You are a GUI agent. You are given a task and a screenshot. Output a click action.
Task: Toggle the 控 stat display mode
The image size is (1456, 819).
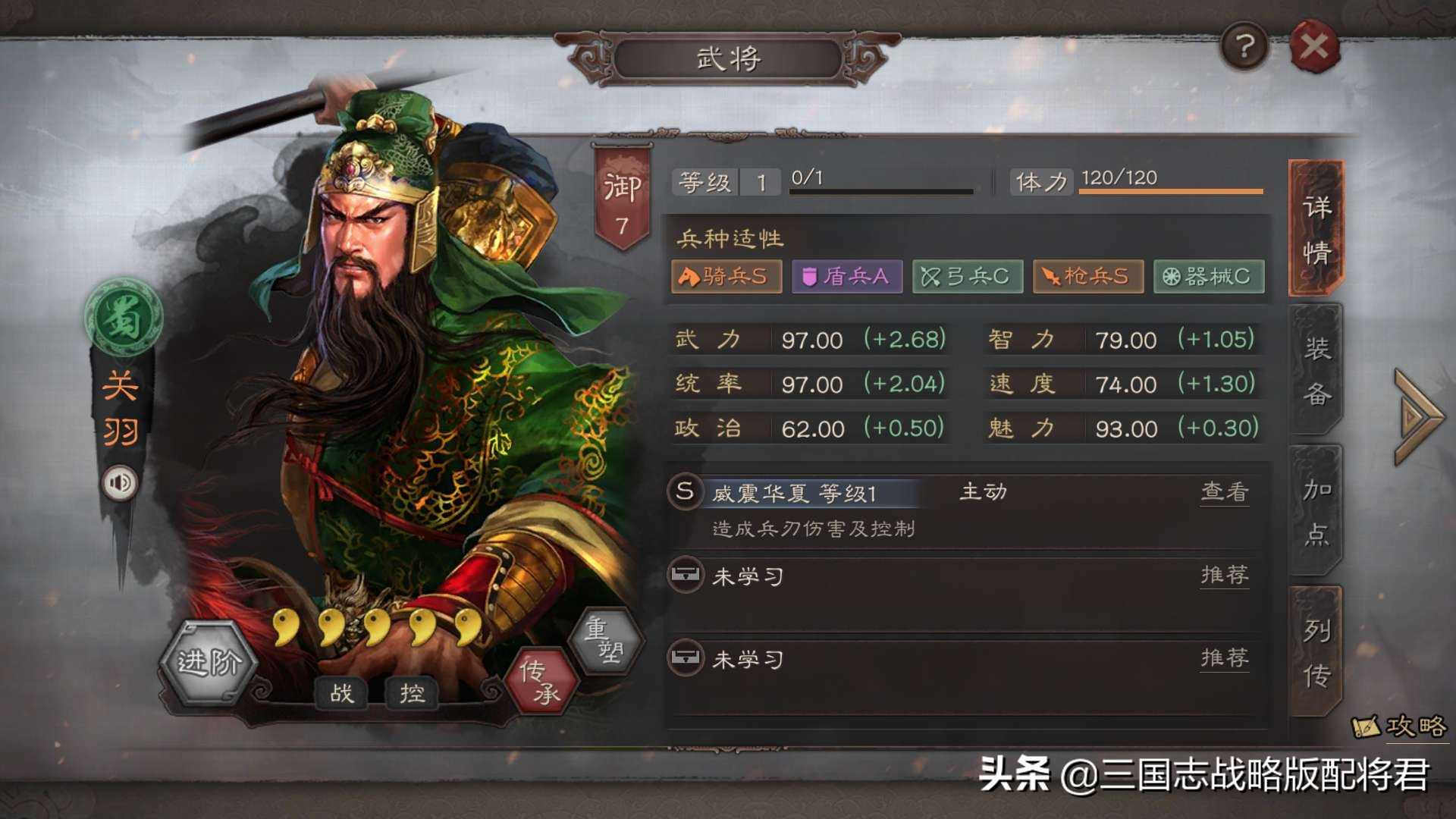[x=410, y=693]
